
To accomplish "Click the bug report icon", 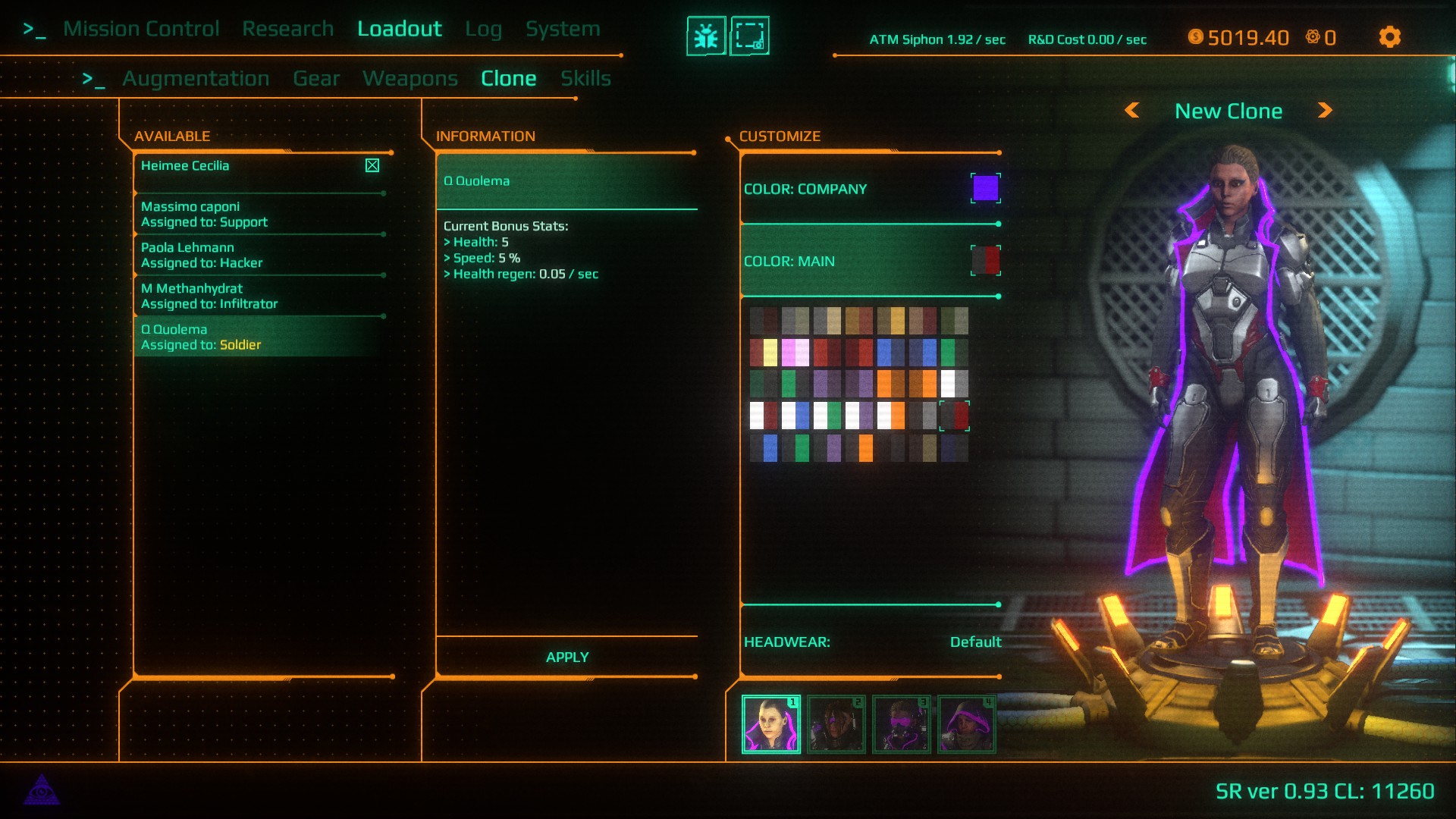I will (706, 36).
